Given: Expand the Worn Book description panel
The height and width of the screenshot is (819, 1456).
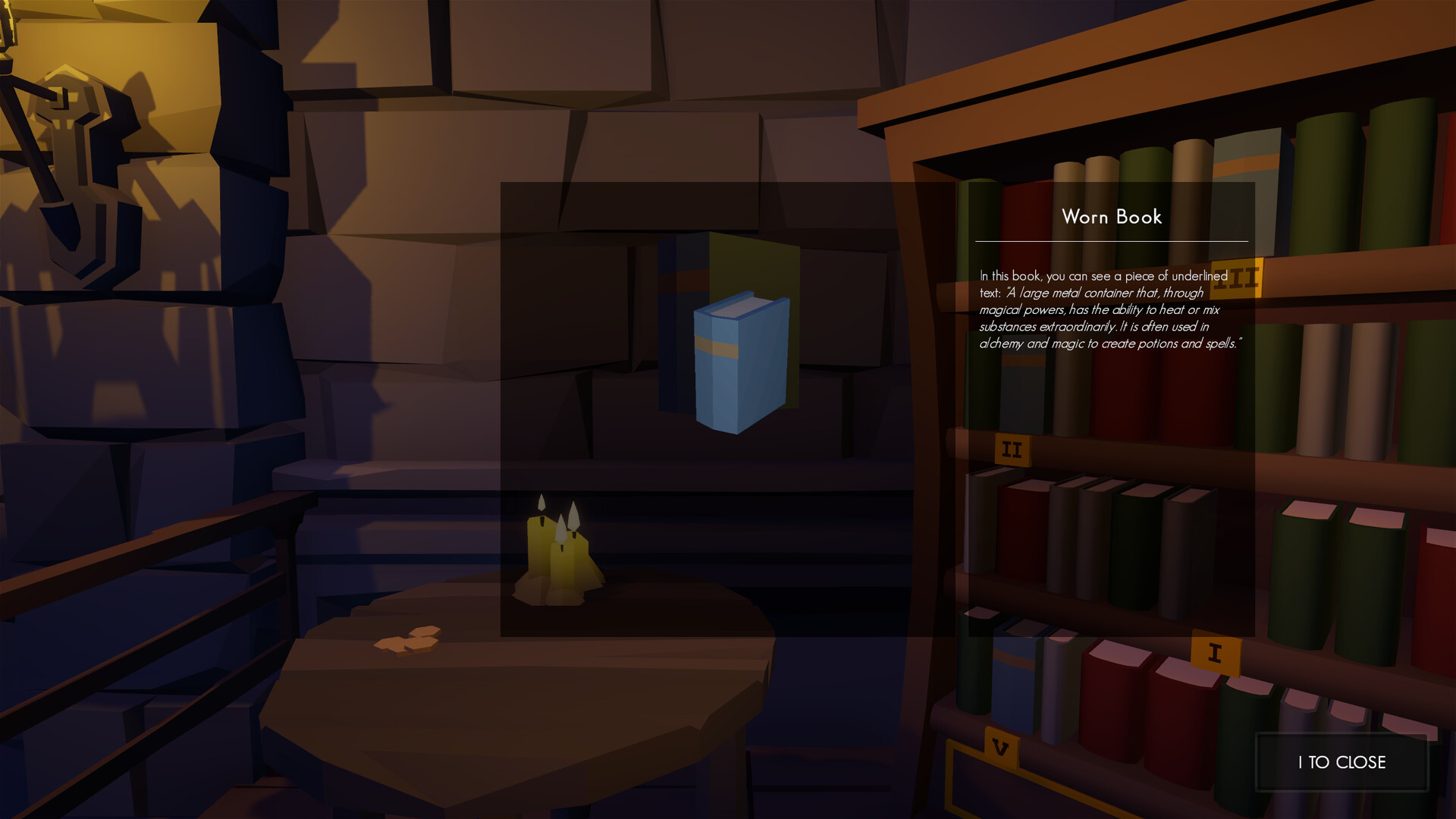Looking at the screenshot, I should click(x=1110, y=311).
